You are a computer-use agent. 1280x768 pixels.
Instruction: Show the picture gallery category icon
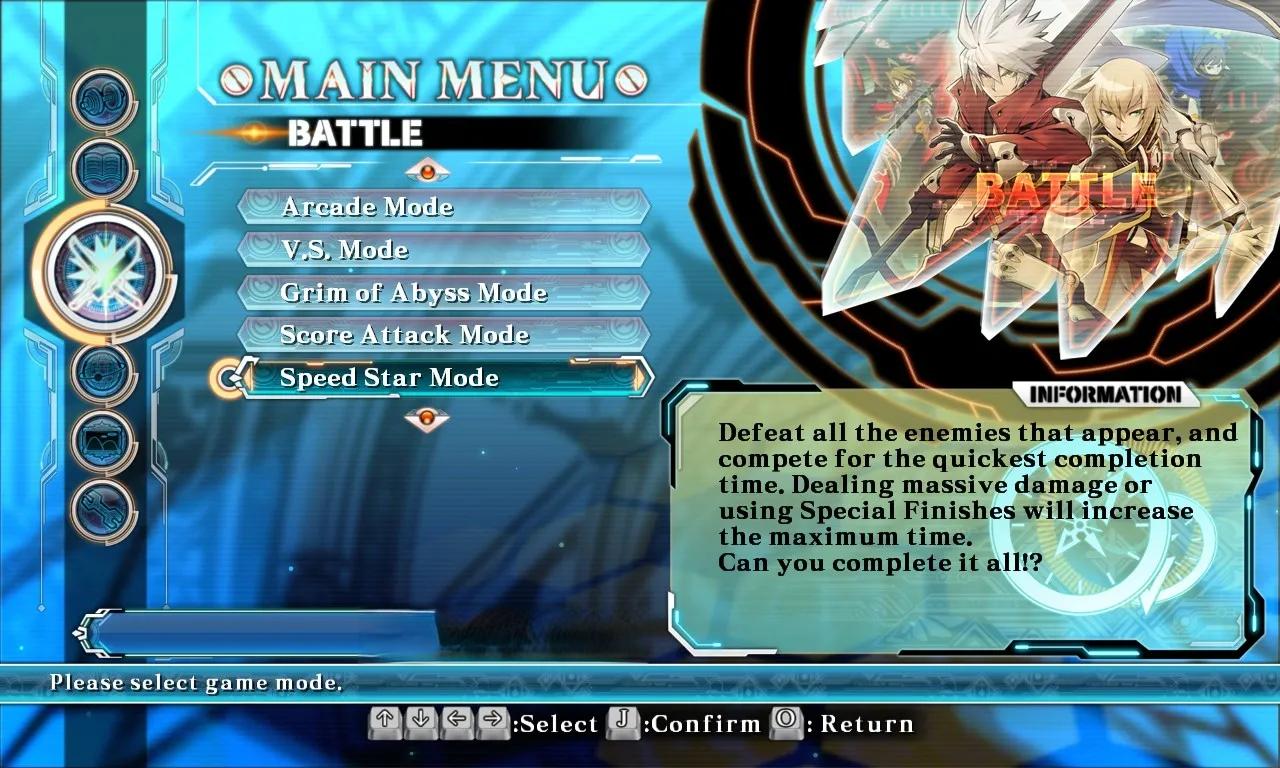click(104, 441)
